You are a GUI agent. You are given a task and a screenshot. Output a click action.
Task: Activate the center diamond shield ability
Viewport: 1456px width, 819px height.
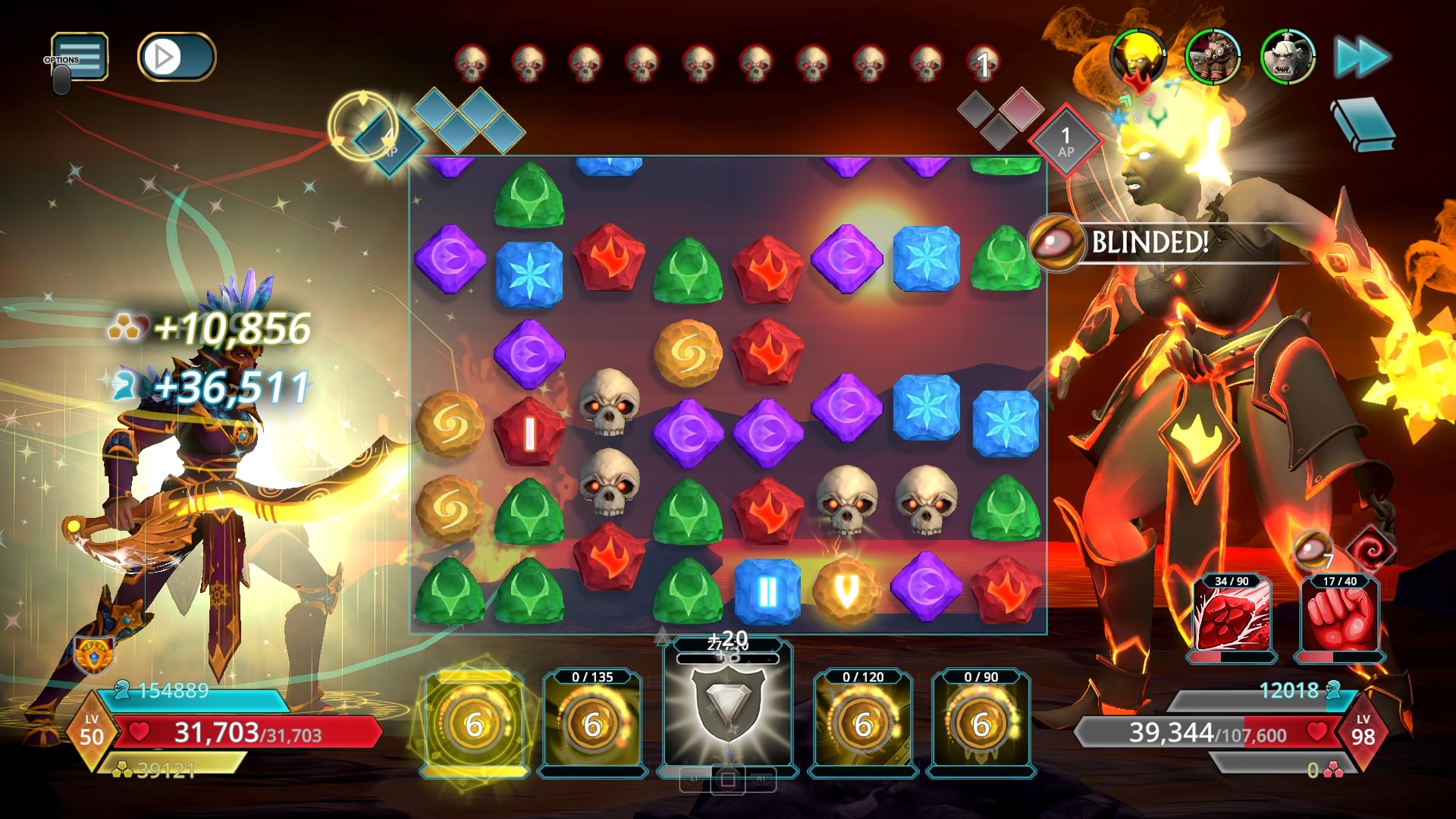(727, 705)
